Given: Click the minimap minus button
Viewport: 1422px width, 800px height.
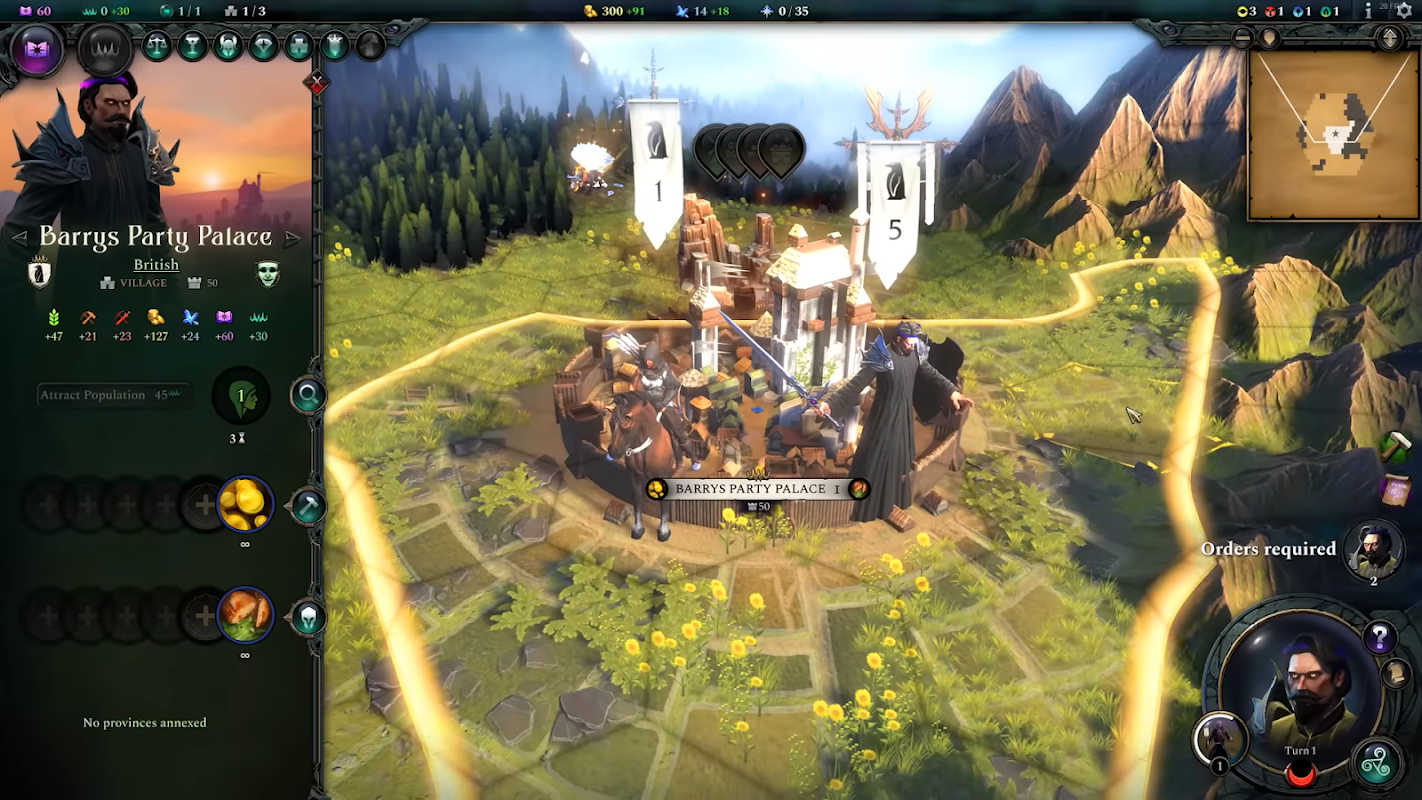Looking at the screenshot, I should pos(1243,38).
